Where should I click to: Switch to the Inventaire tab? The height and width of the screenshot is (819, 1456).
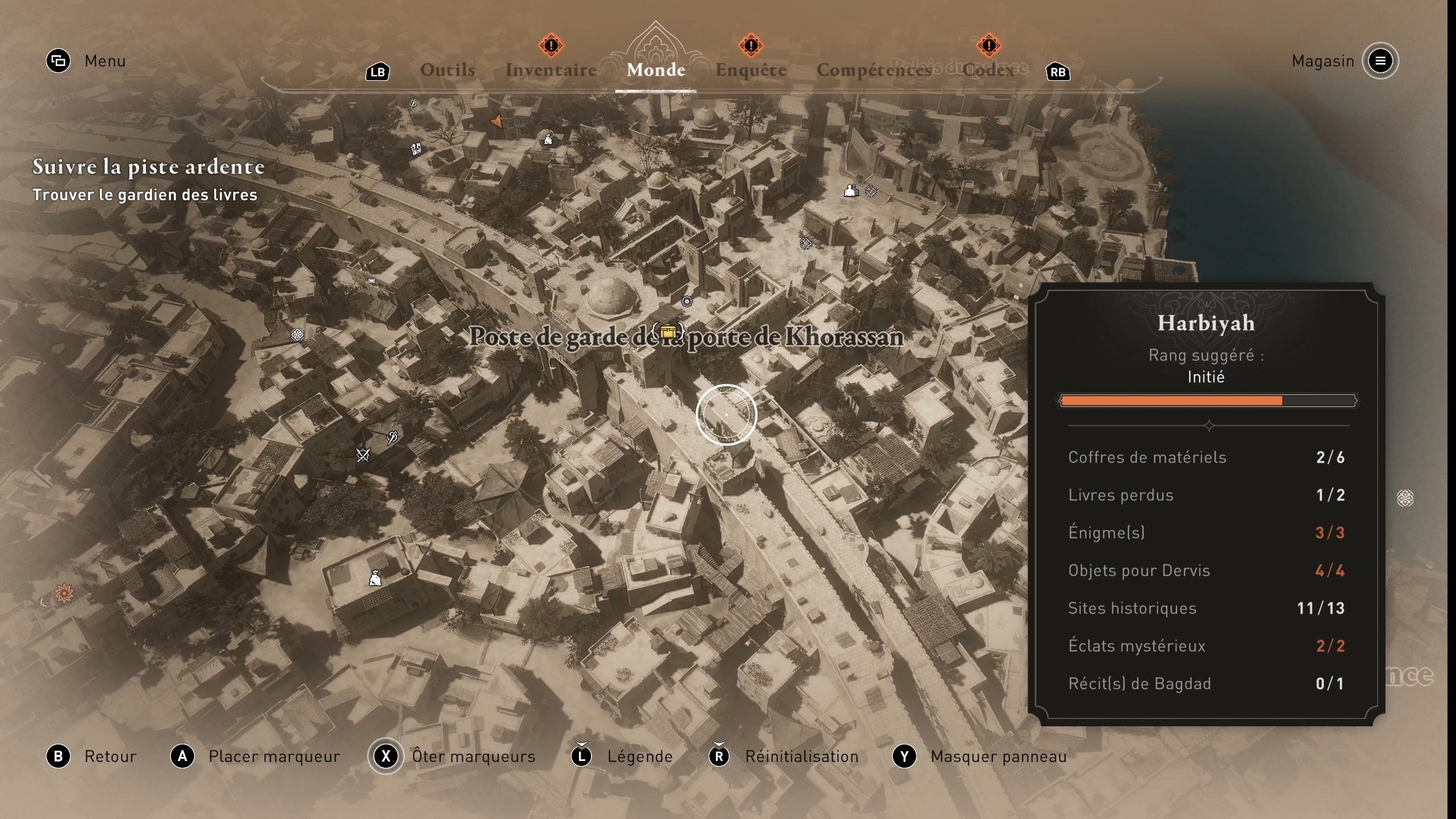point(551,69)
